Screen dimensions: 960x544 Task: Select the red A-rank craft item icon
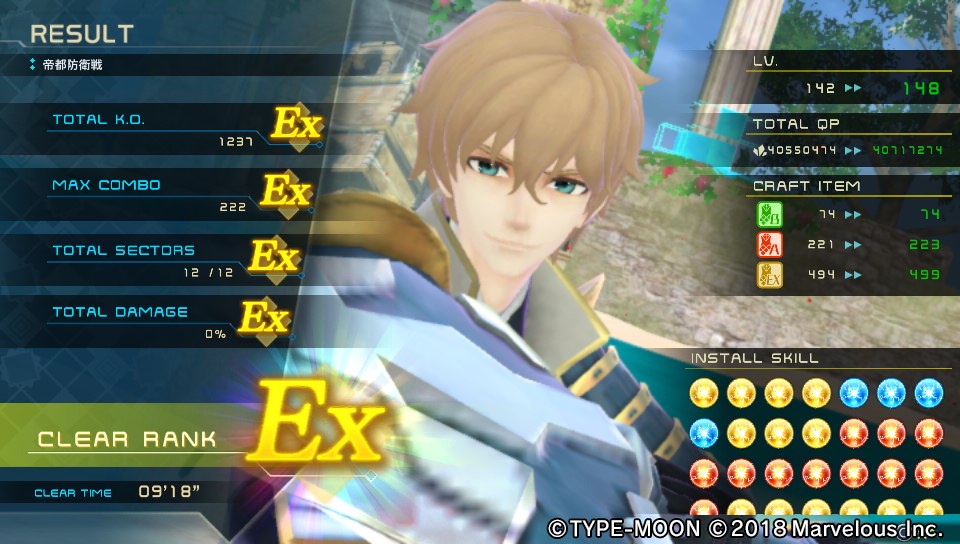click(x=770, y=245)
